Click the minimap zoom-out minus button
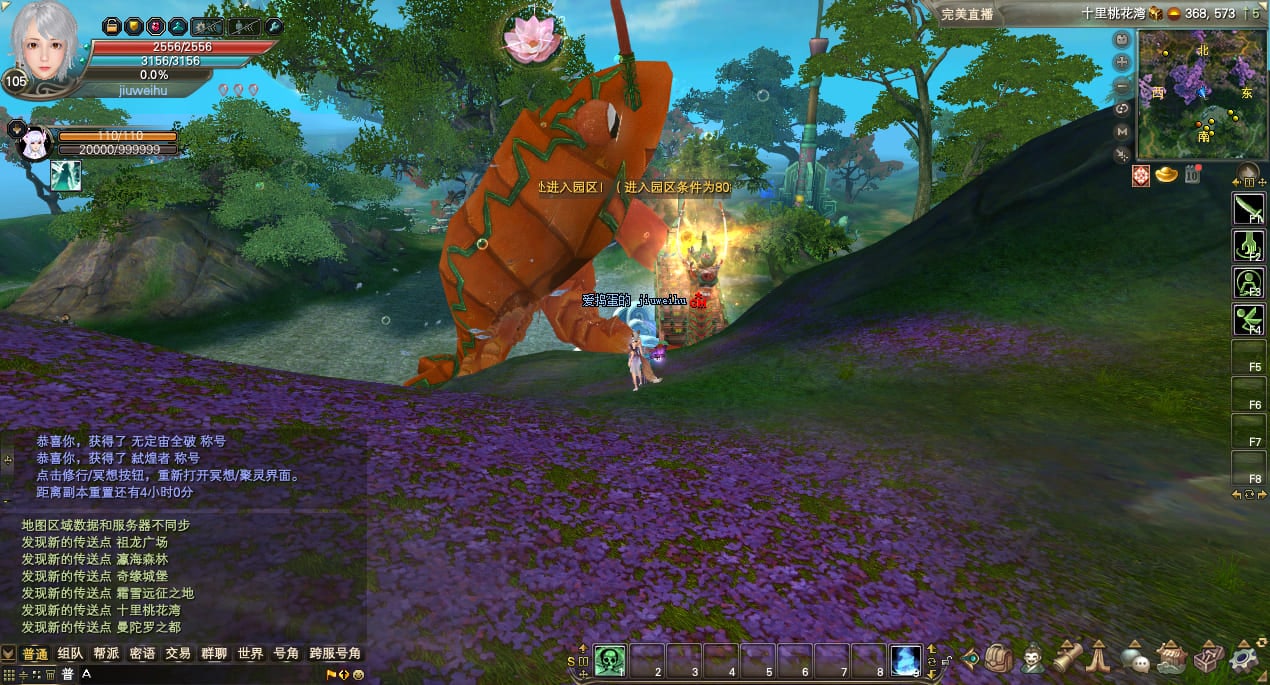This screenshot has width=1270, height=685. [x=1122, y=85]
